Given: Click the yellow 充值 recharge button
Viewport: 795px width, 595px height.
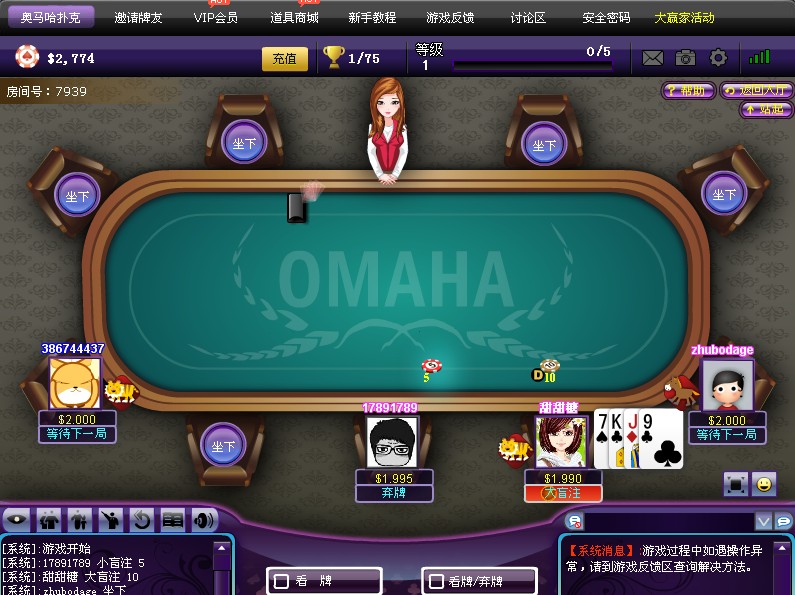Looking at the screenshot, I should pyautogui.click(x=285, y=59).
